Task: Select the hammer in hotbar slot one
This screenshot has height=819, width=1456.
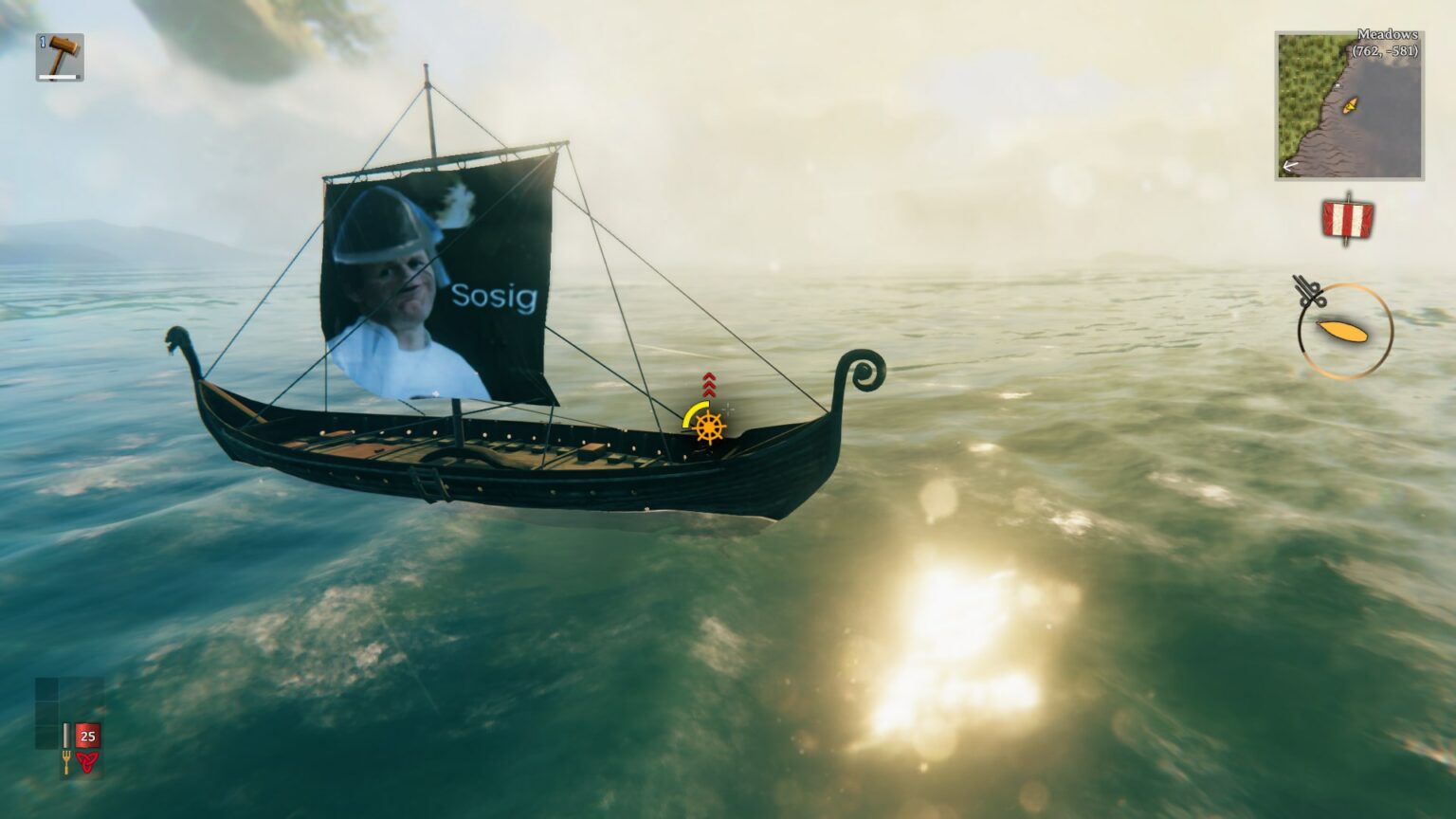Action: coord(59,55)
